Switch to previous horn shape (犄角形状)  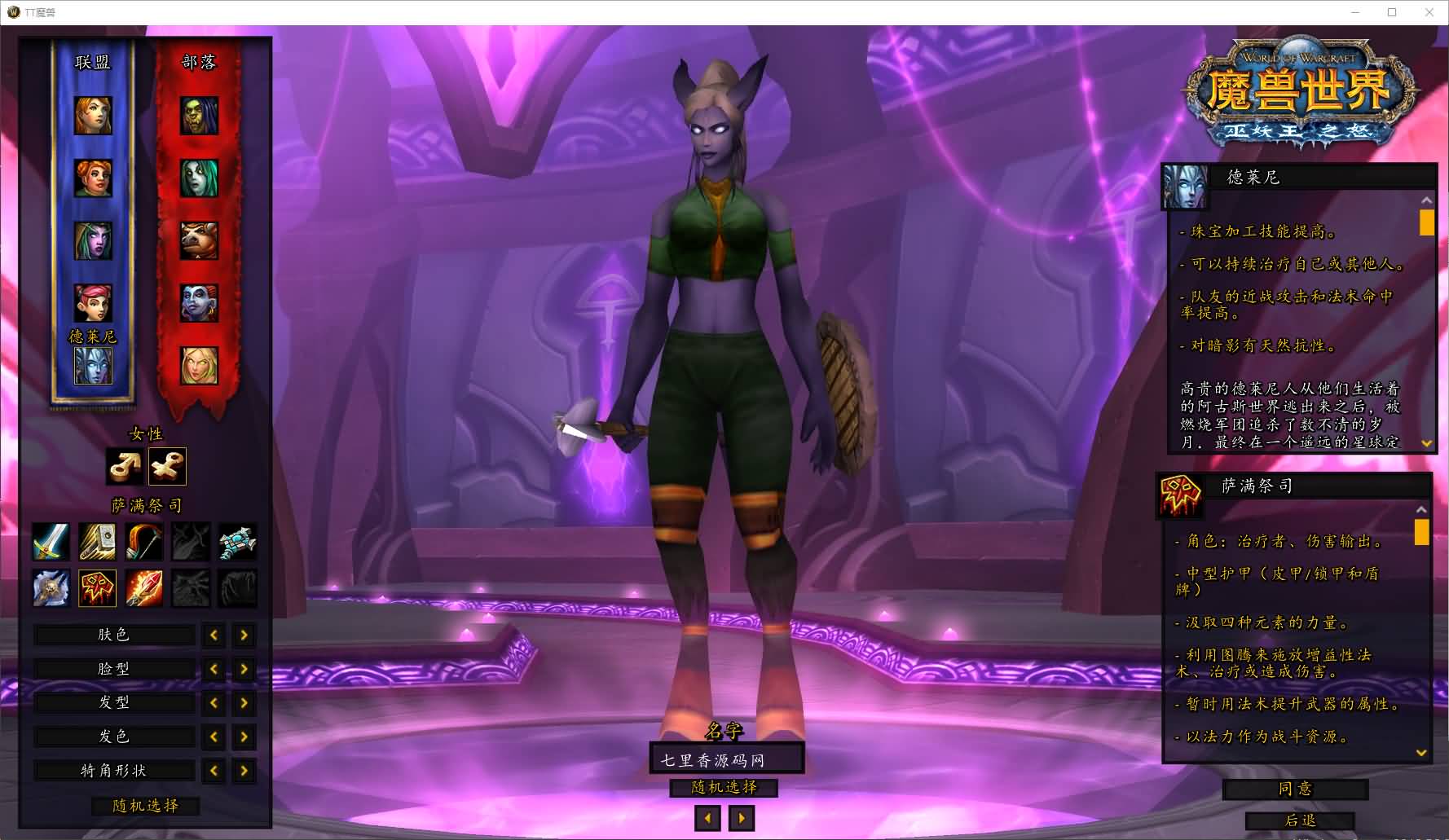click(214, 771)
